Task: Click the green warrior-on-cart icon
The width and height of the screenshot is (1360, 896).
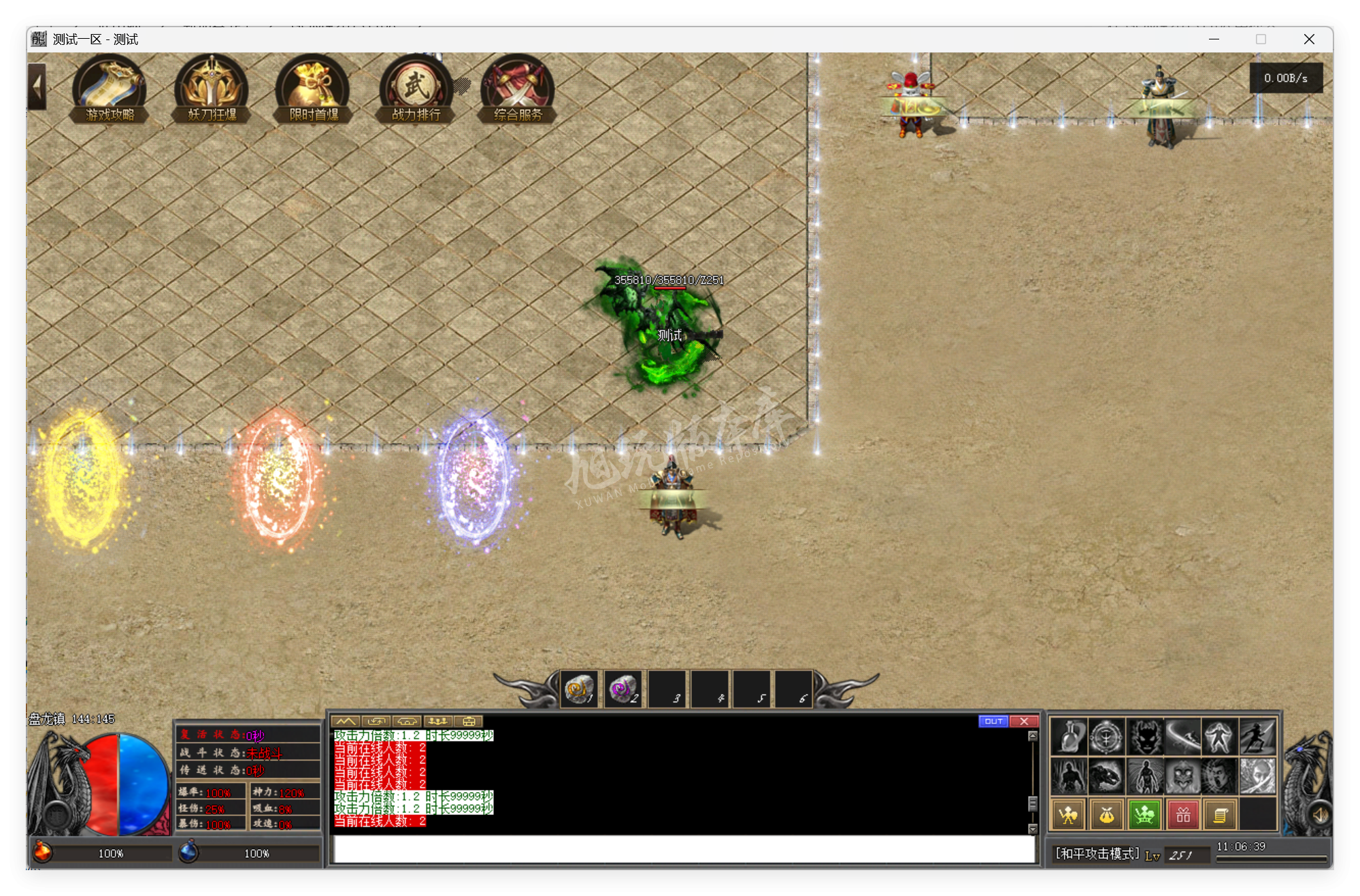Action: point(1145,814)
